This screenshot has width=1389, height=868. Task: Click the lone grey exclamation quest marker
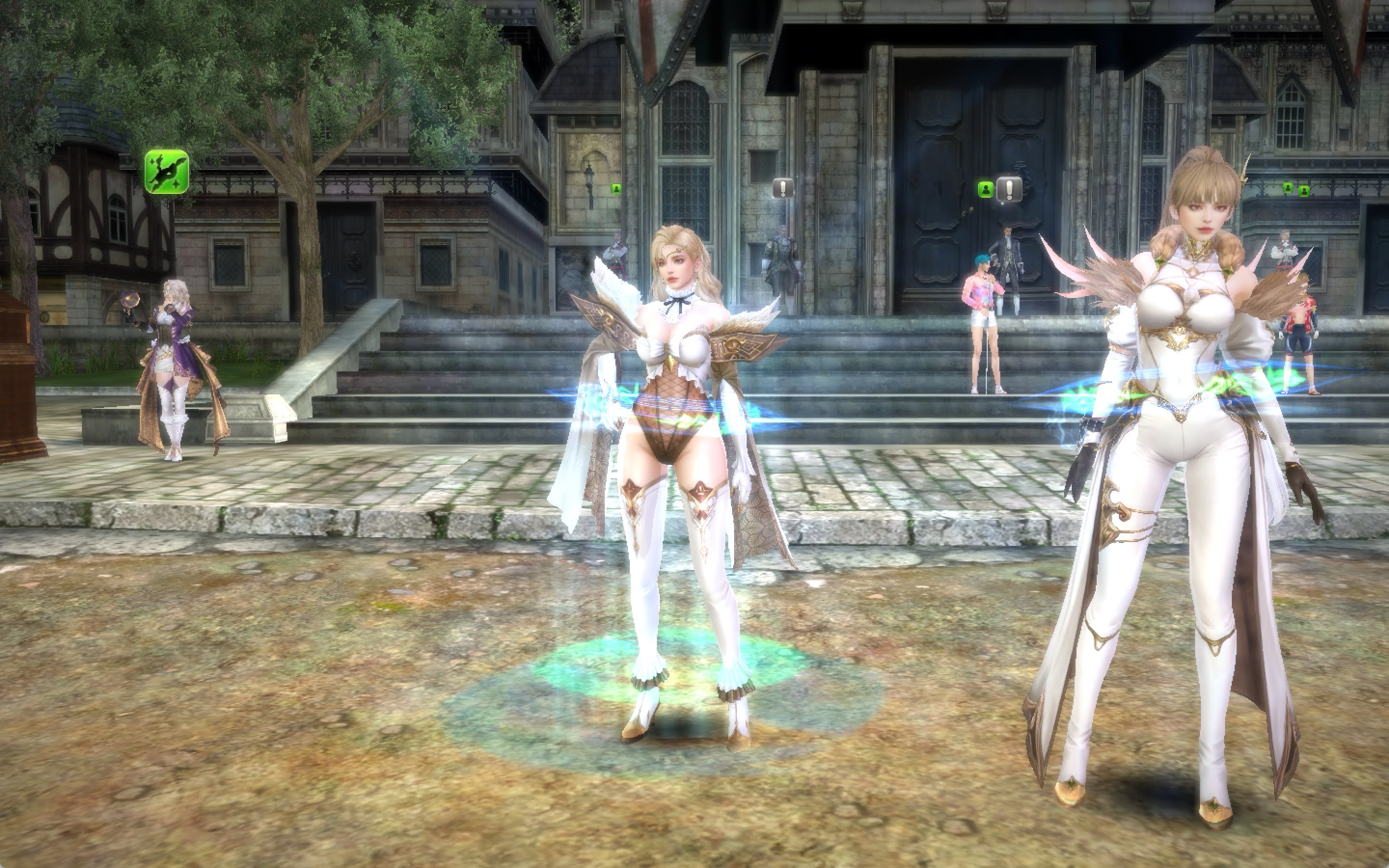tap(783, 188)
